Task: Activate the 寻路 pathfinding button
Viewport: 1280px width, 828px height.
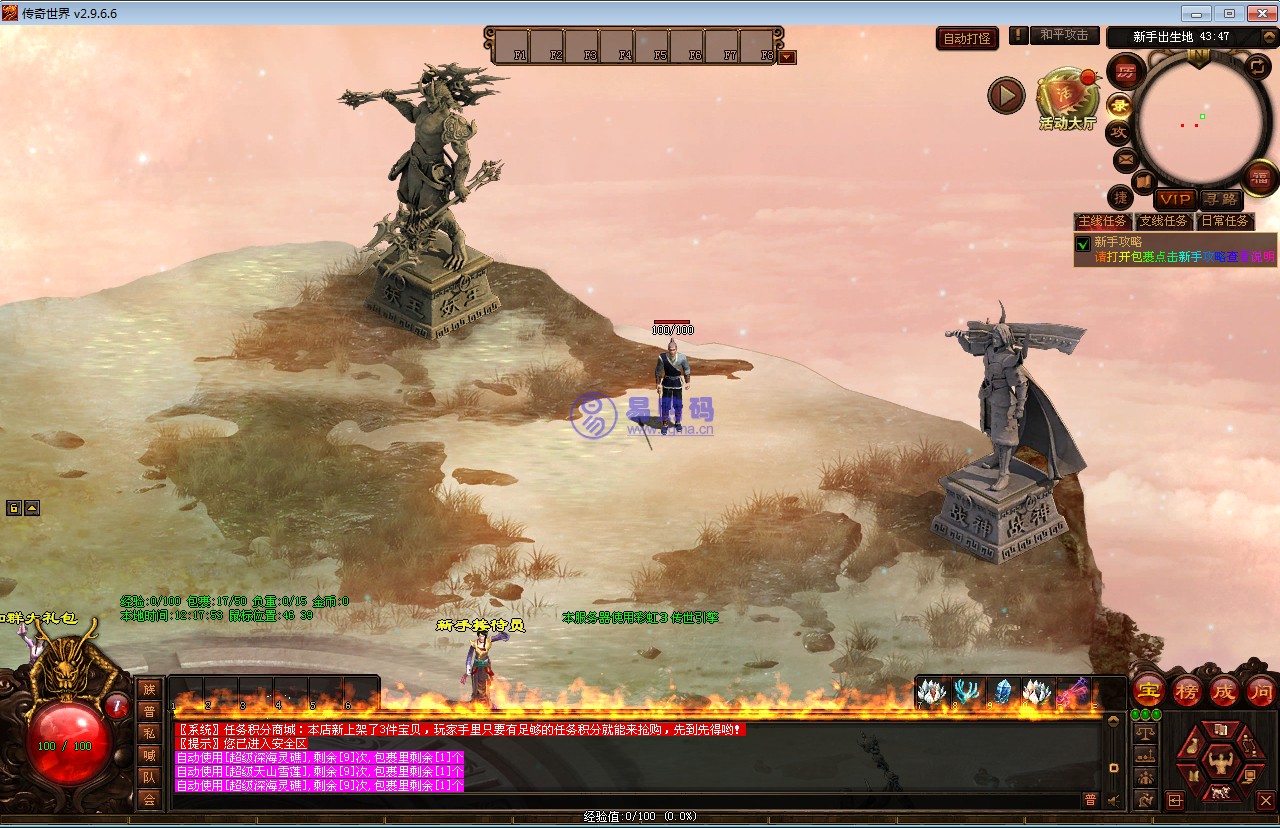Action: pos(1219,200)
